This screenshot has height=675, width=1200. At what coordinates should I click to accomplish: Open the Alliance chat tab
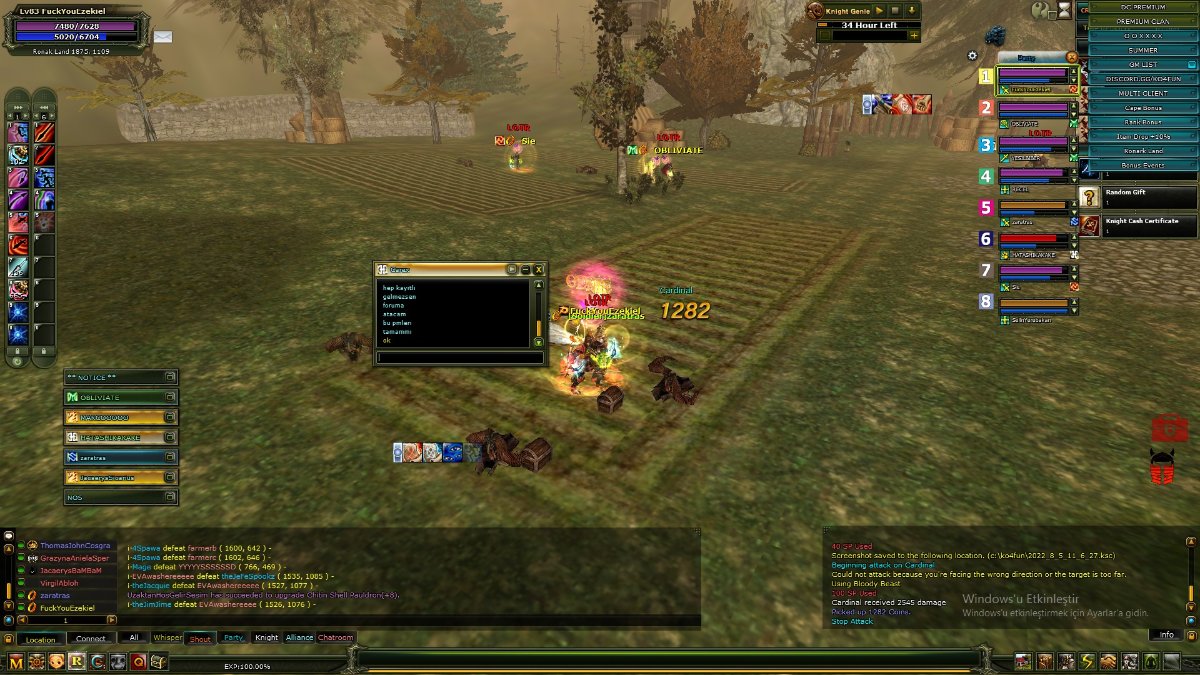point(299,638)
